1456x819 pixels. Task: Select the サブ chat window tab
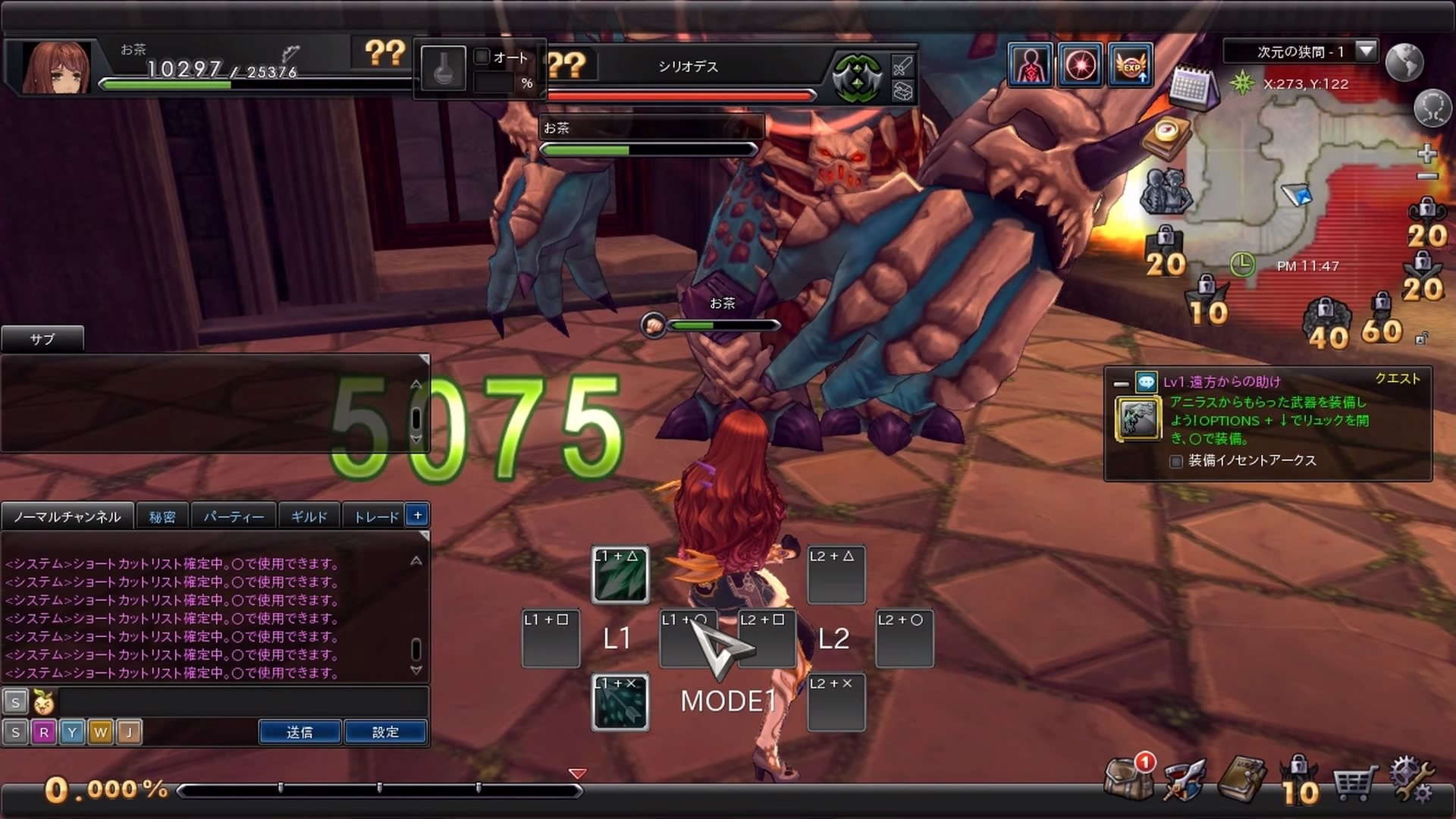tap(42, 339)
